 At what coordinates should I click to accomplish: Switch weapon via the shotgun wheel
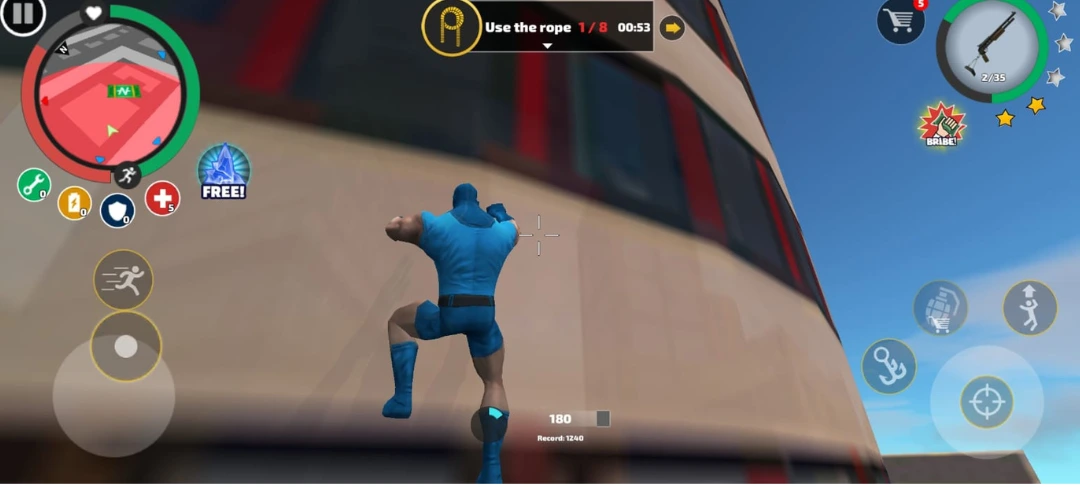991,50
